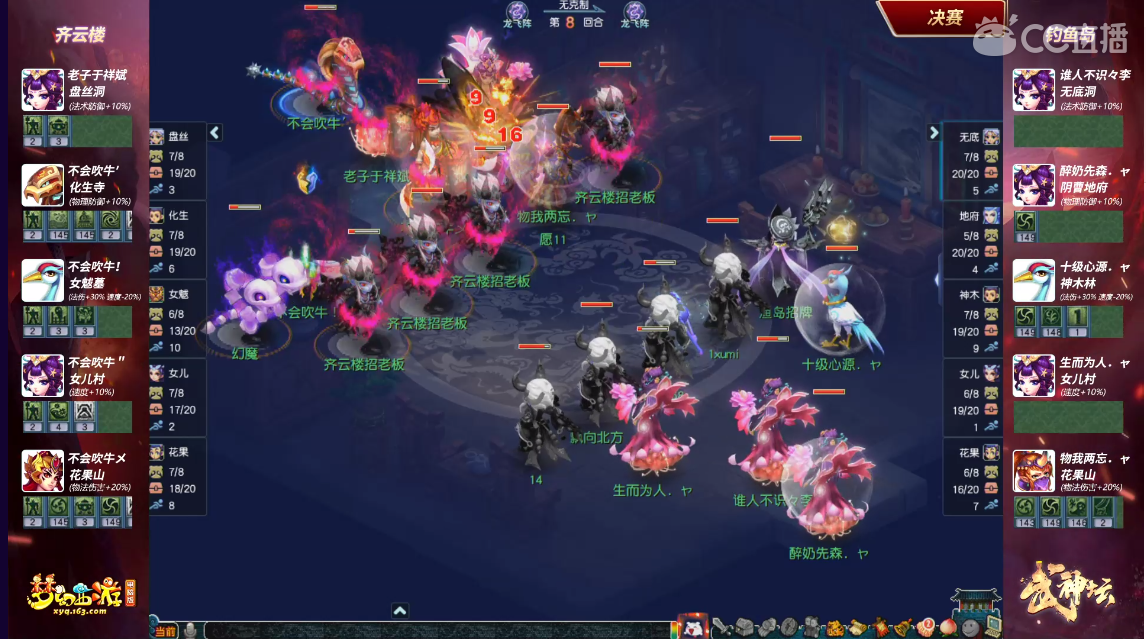Click the sword icon in the bottom toolbar

tap(721, 627)
